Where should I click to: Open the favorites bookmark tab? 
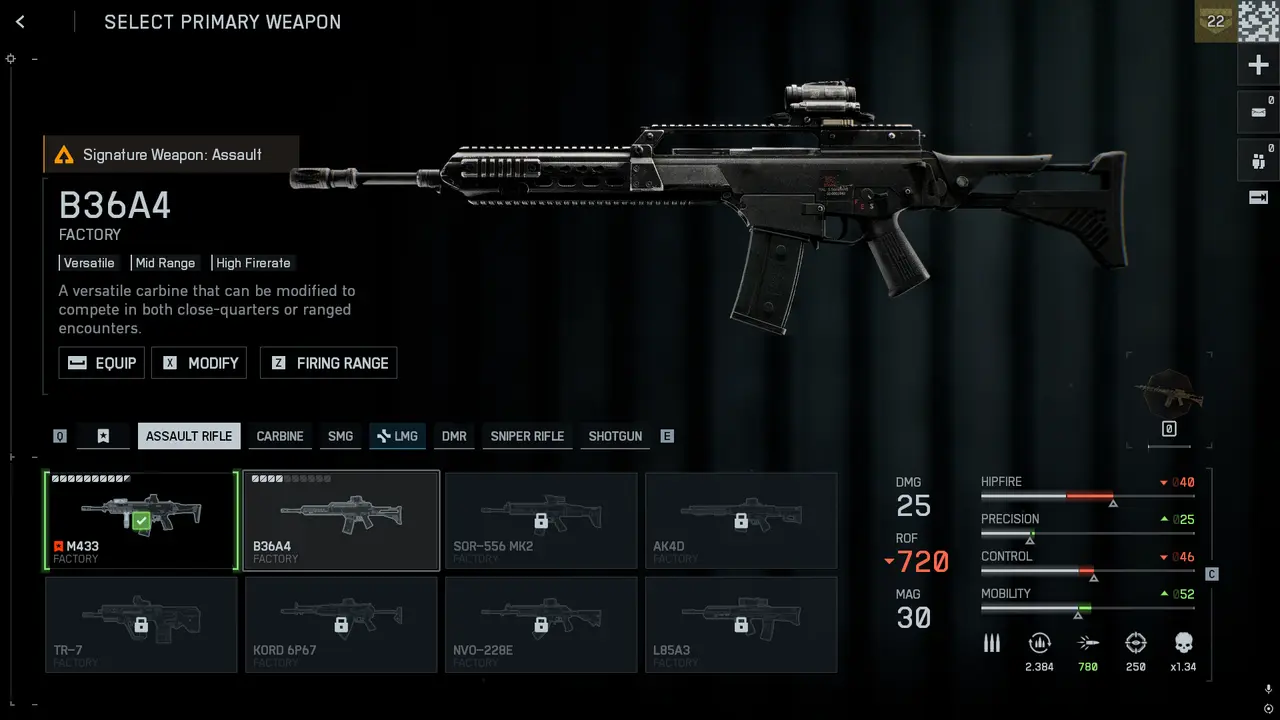[103, 436]
